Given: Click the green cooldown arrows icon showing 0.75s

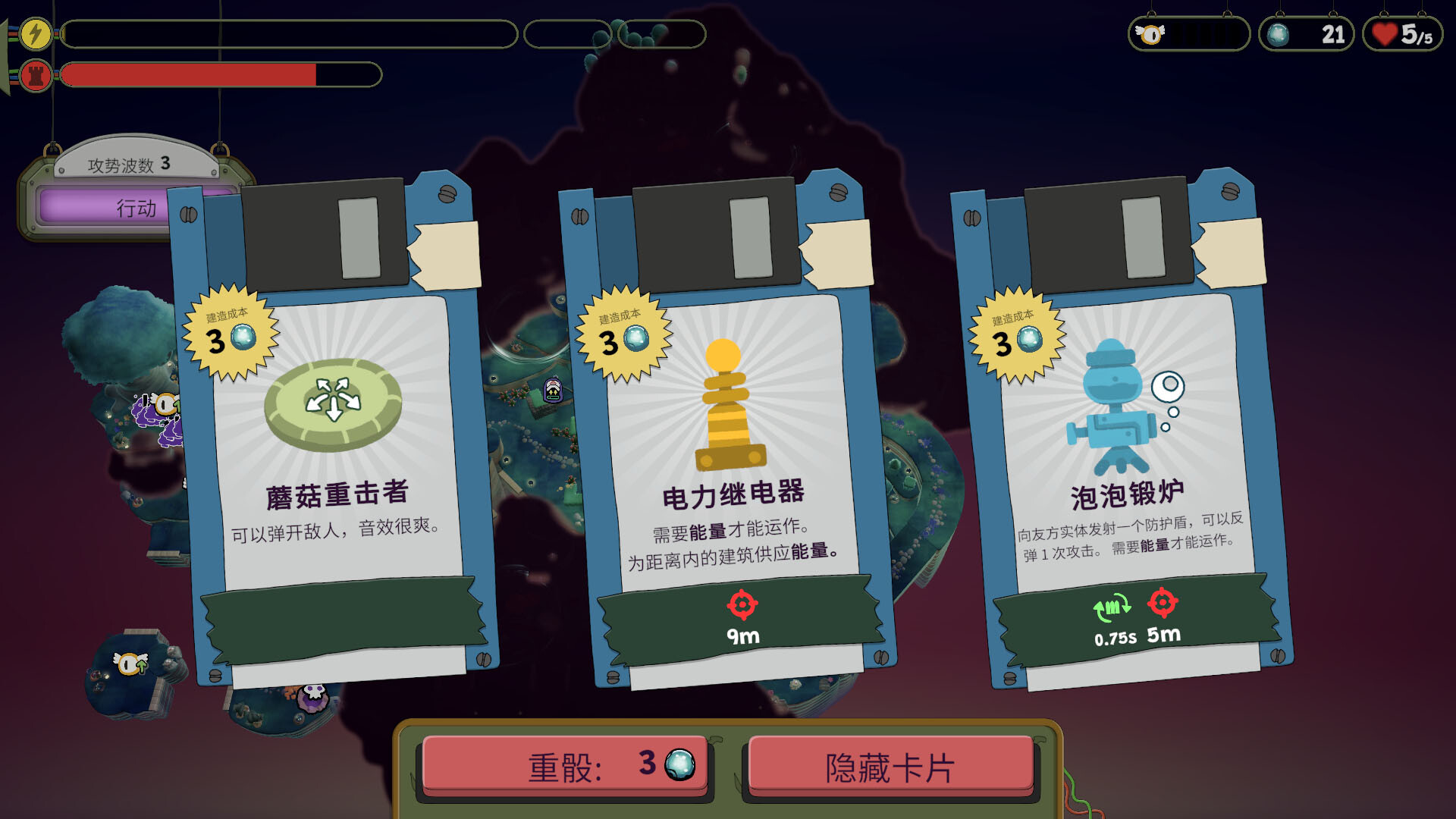Looking at the screenshot, I should click(x=1110, y=607).
